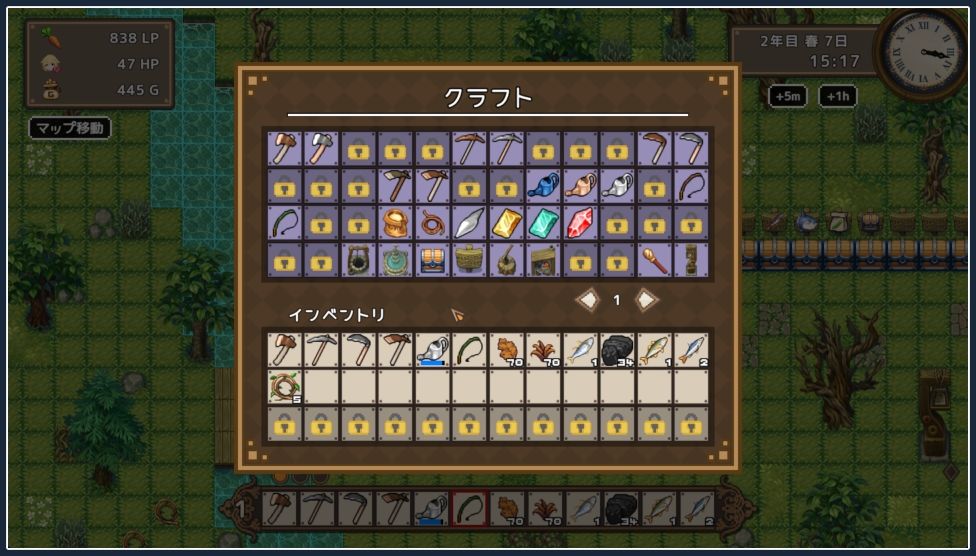Increase craft quantity with the right arrow

[x=646, y=300]
